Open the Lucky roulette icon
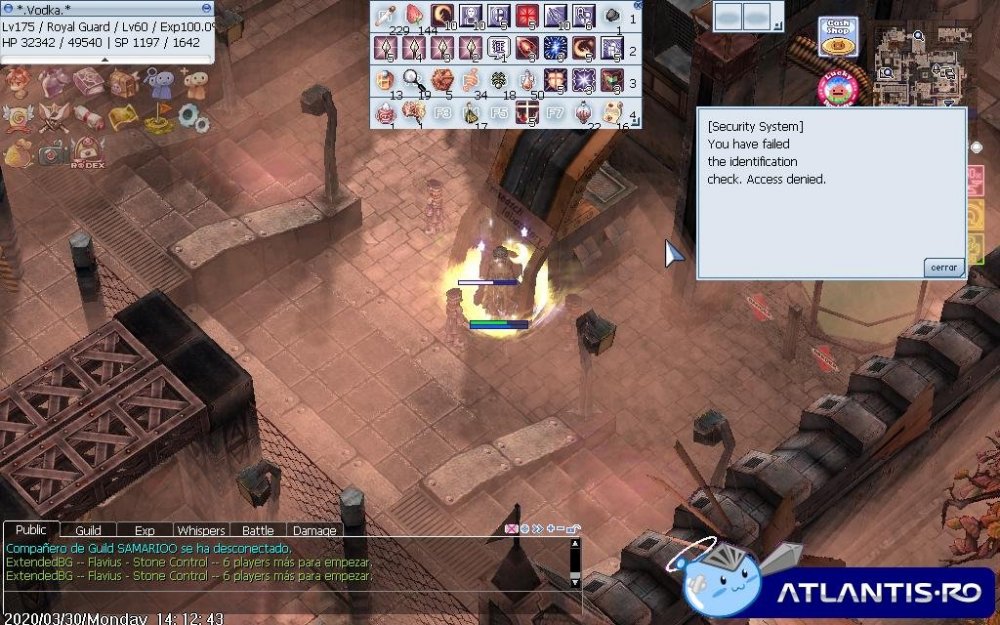Image resolution: width=1000 pixels, height=625 pixels. pyautogui.click(x=838, y=89)
